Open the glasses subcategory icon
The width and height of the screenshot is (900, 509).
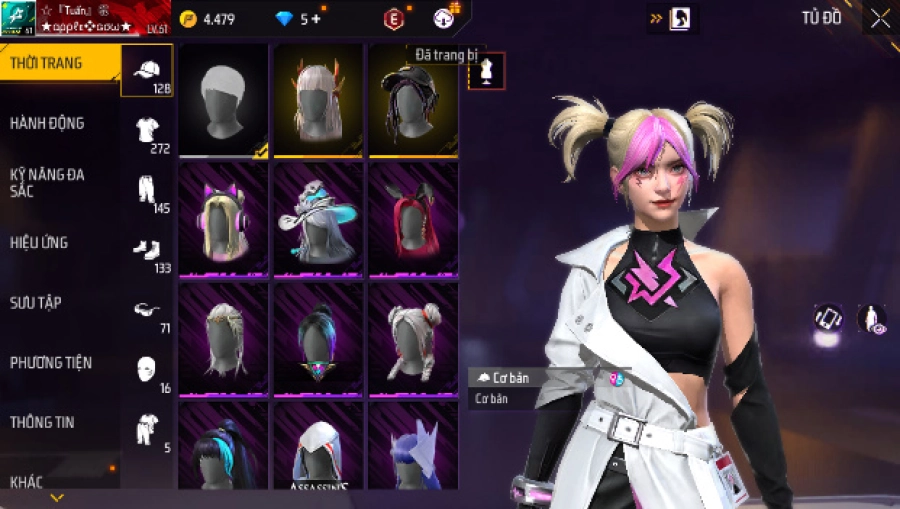147,310
